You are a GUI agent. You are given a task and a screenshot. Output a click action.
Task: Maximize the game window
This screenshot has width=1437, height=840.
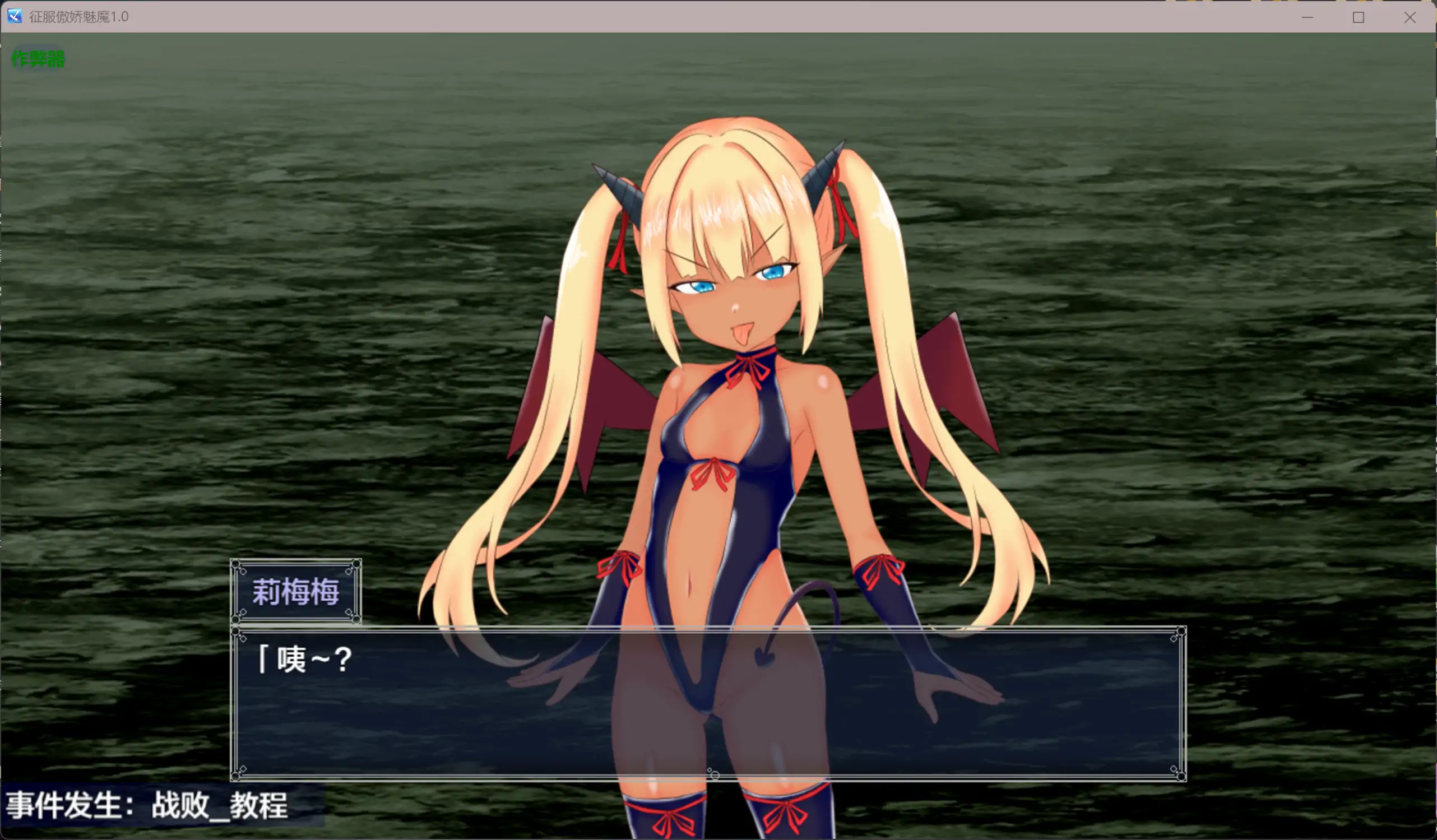1359,17
